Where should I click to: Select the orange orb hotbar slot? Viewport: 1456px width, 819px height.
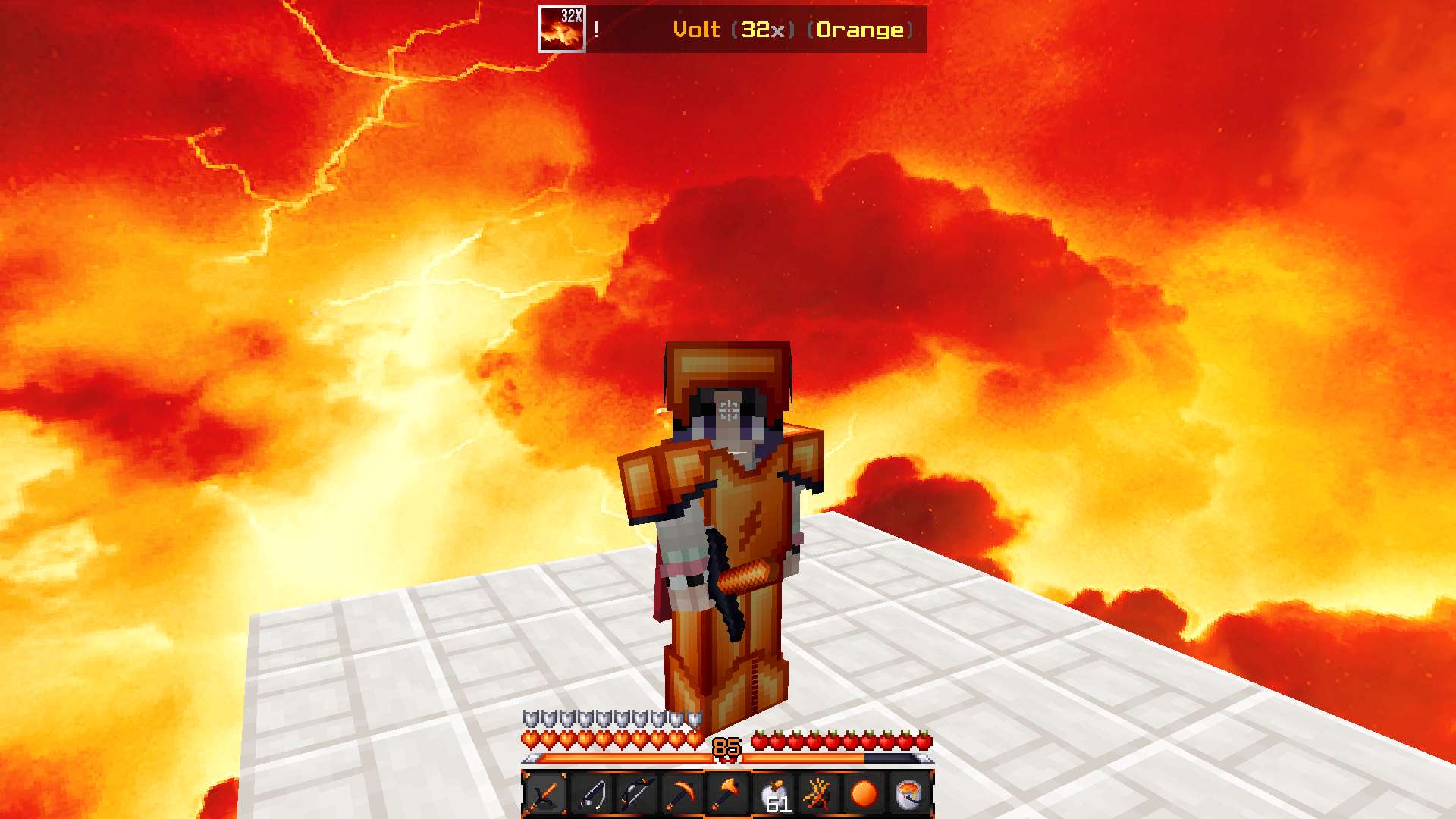[x=864, y=794]
